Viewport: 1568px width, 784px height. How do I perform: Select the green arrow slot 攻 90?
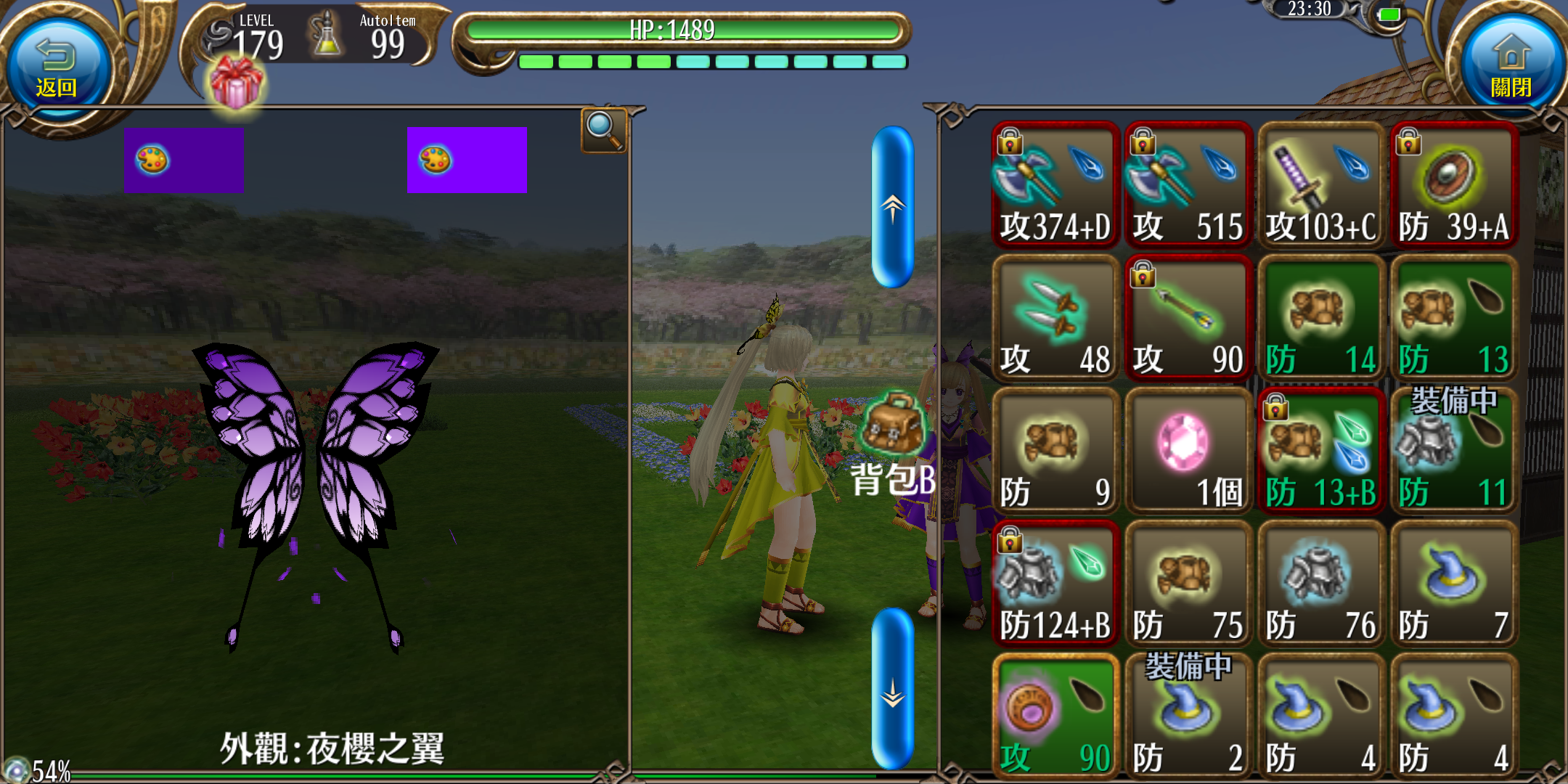[1188, 318]
